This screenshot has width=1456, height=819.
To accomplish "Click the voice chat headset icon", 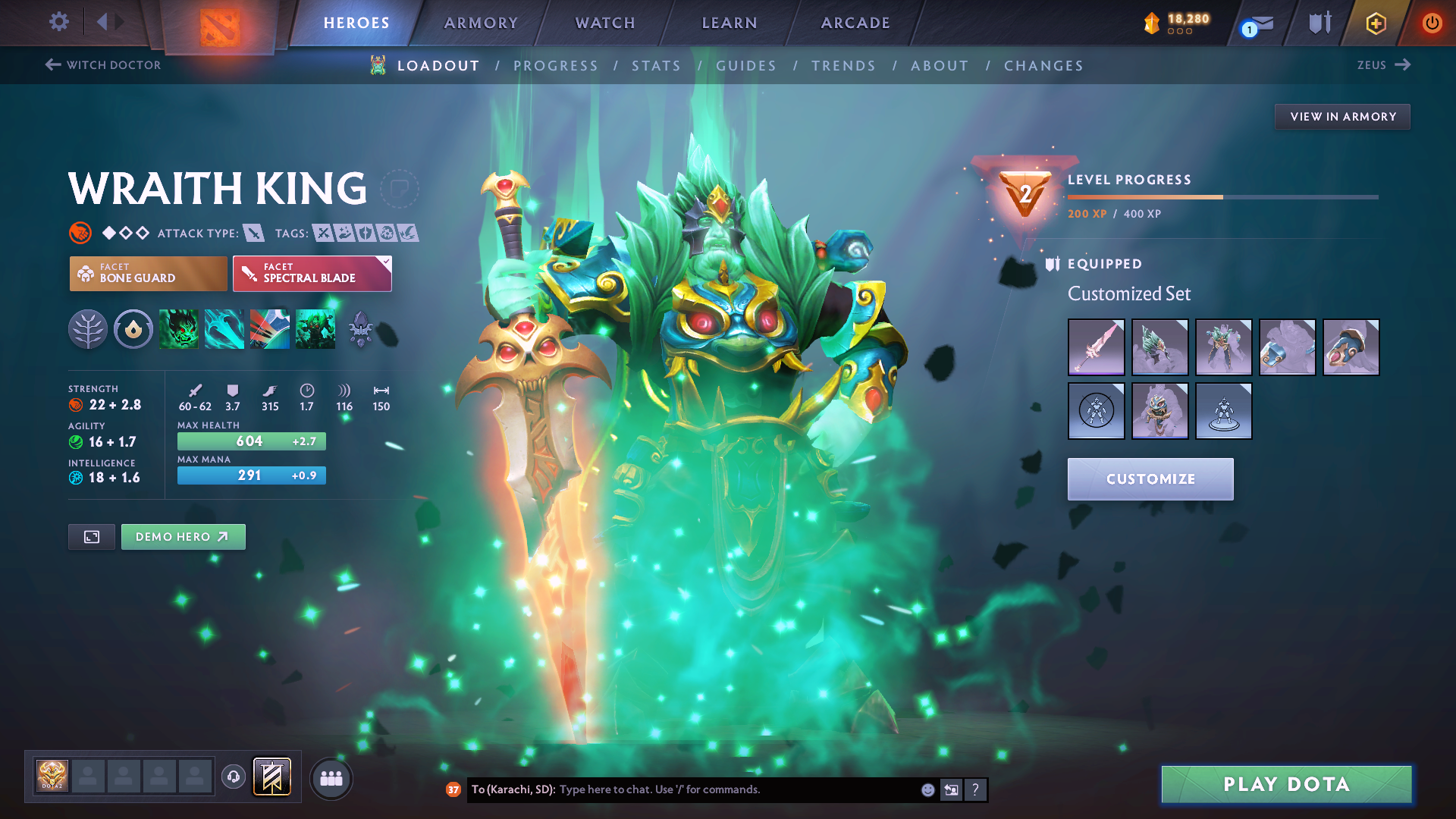I will (x=234, y=778).
